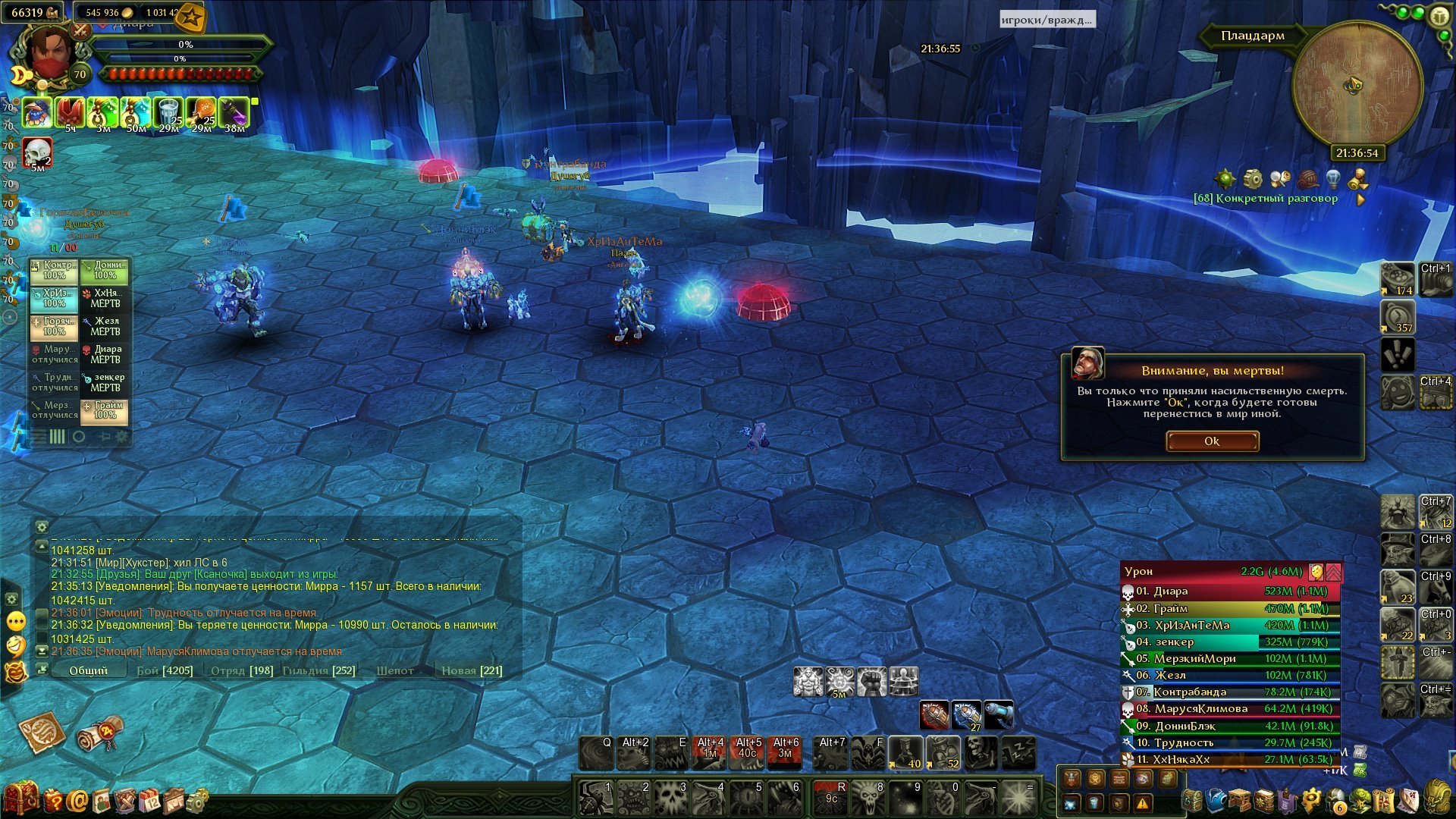
Task: Click the skull debuff icon
Action: coord(37,153)
